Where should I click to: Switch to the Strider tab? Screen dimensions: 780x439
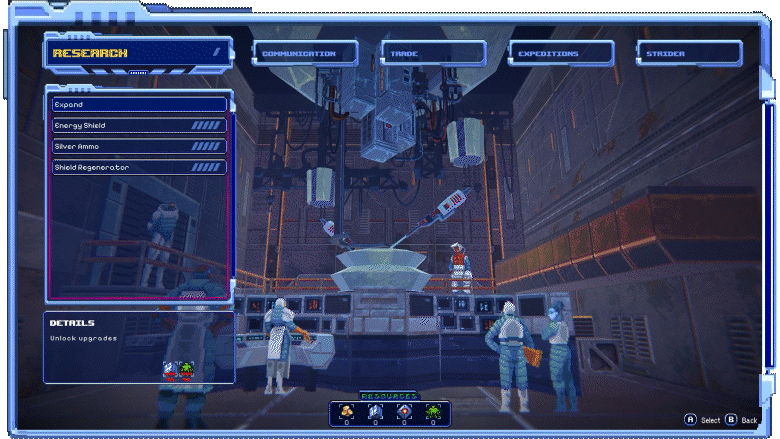click(688, 54)
